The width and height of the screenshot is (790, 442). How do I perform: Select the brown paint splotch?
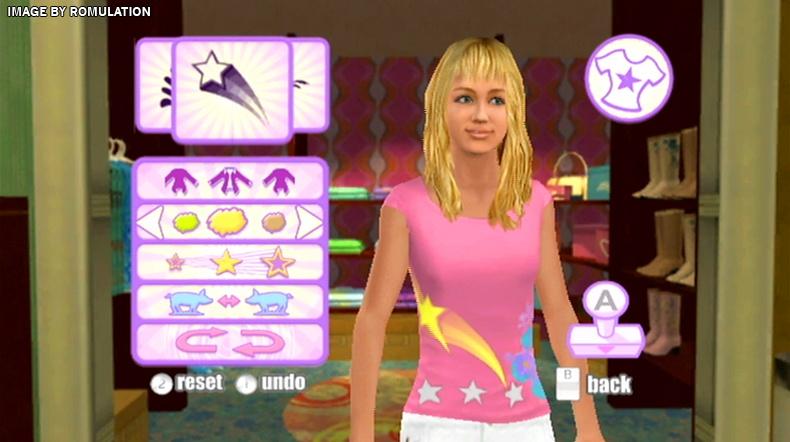[x=273, y=222]
